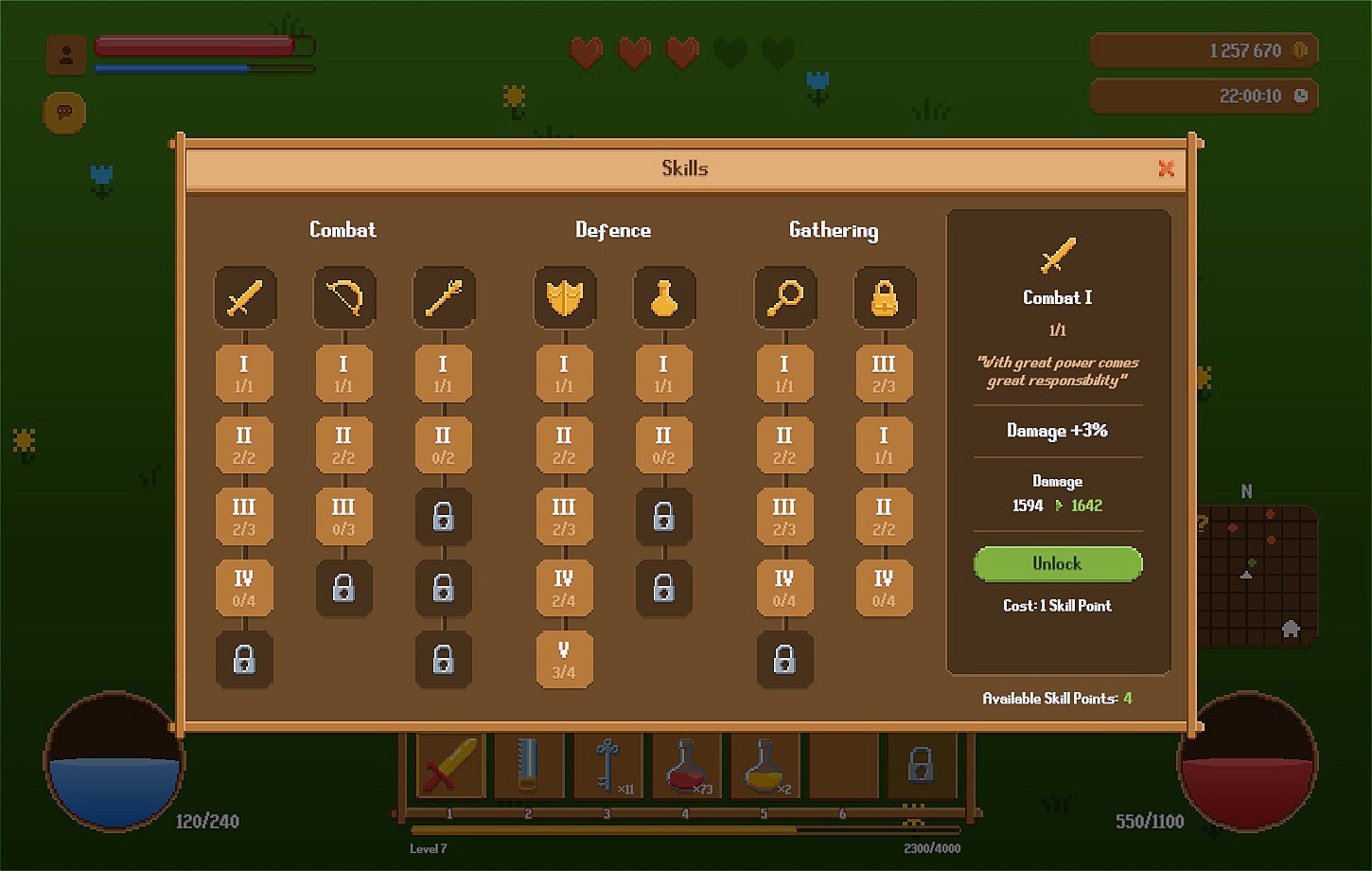Viewport: 1372px width, 871px height.
Task: Select the red potion with x73 count
Action: pos(687,765)
